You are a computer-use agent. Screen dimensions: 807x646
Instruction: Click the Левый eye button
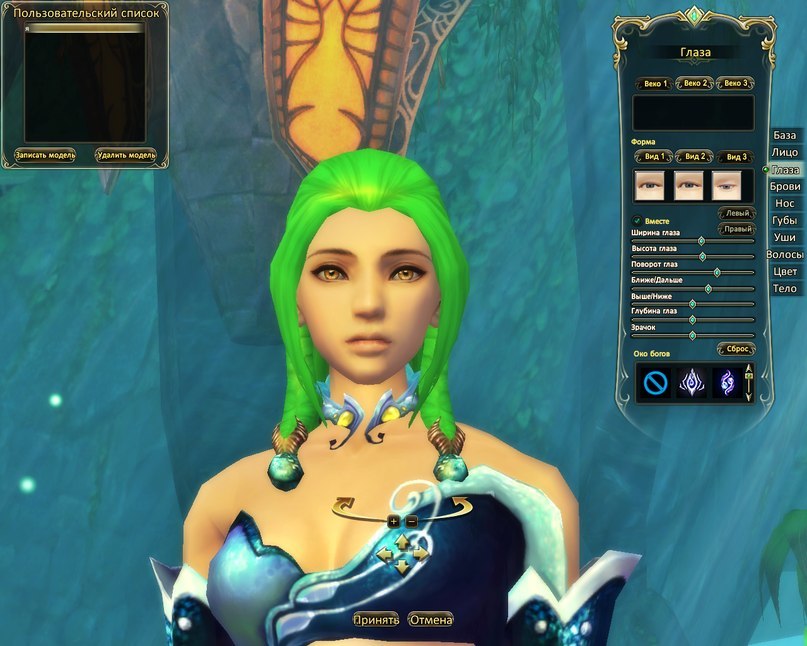(x=736, y=213)
